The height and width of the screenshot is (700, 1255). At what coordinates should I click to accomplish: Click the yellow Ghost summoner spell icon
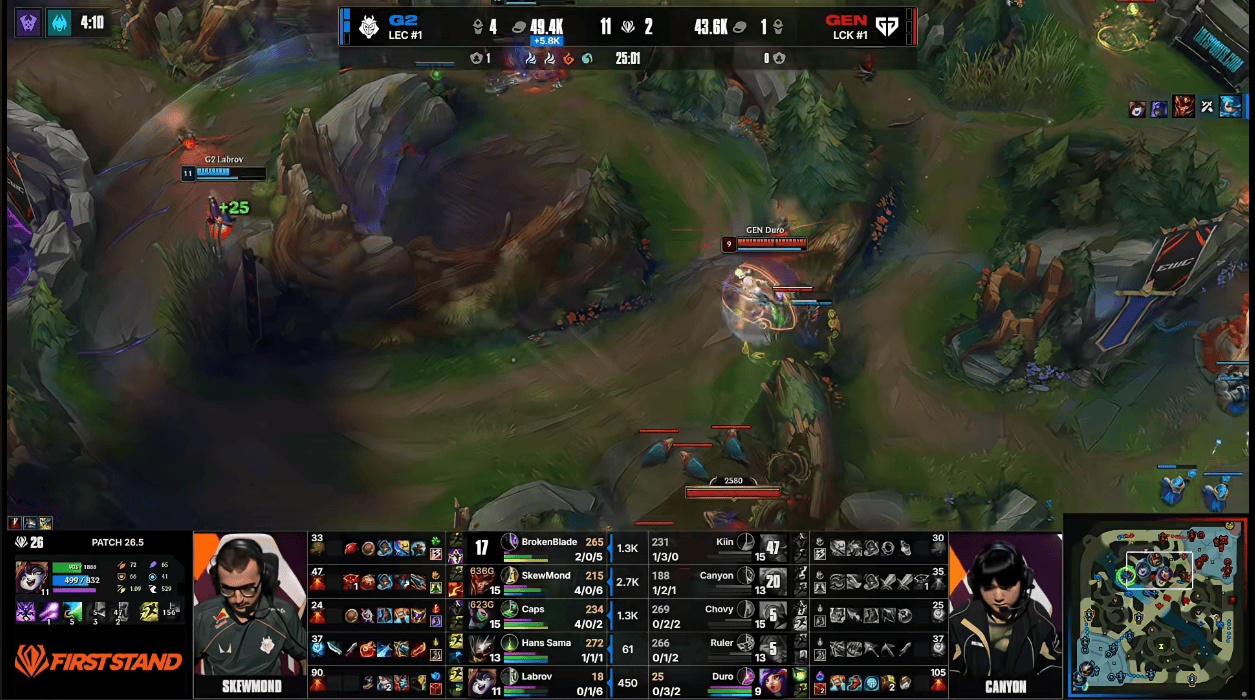pos(149,610)
